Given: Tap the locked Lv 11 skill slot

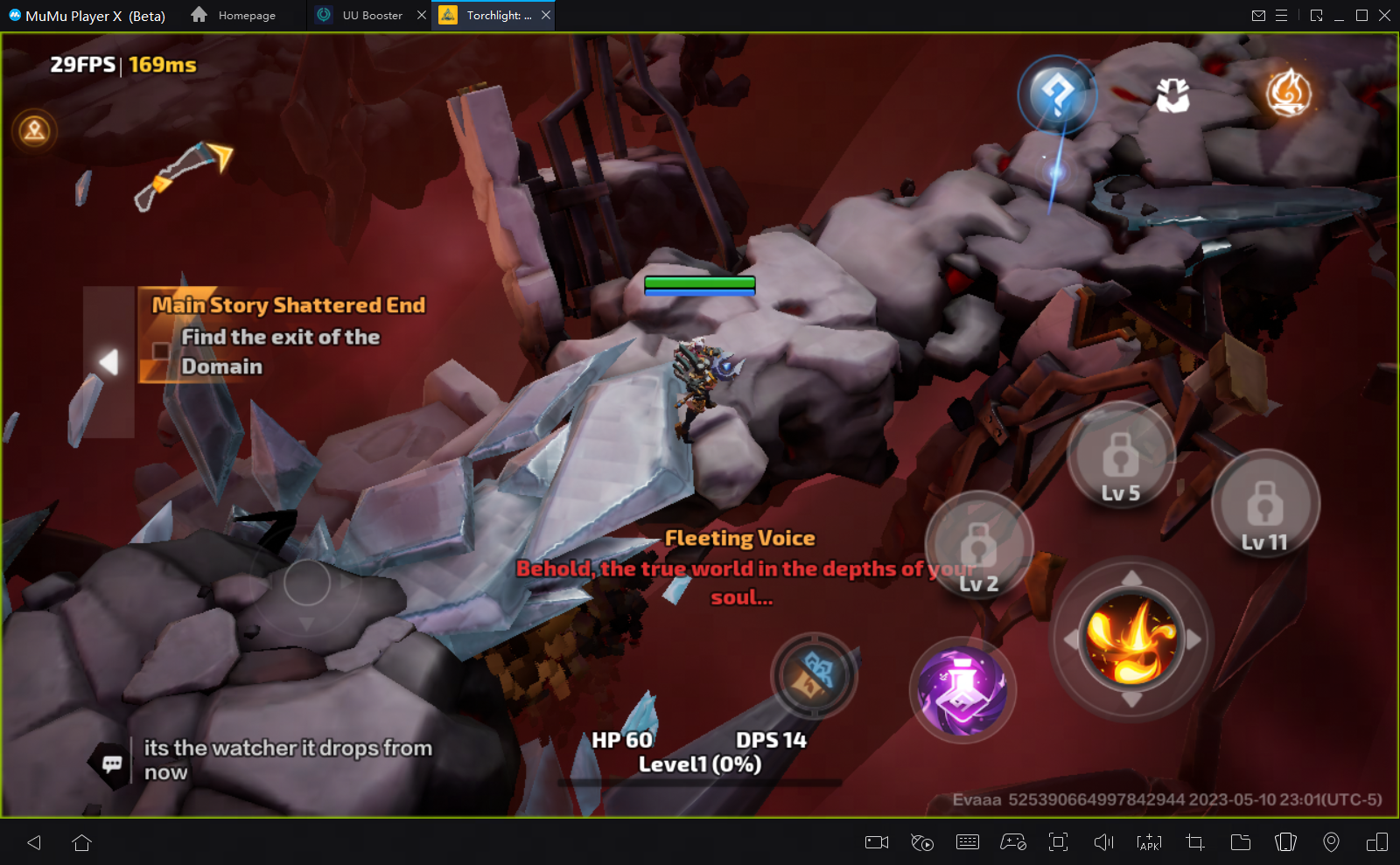Looking at the screenshot, I should (1264, 507).
